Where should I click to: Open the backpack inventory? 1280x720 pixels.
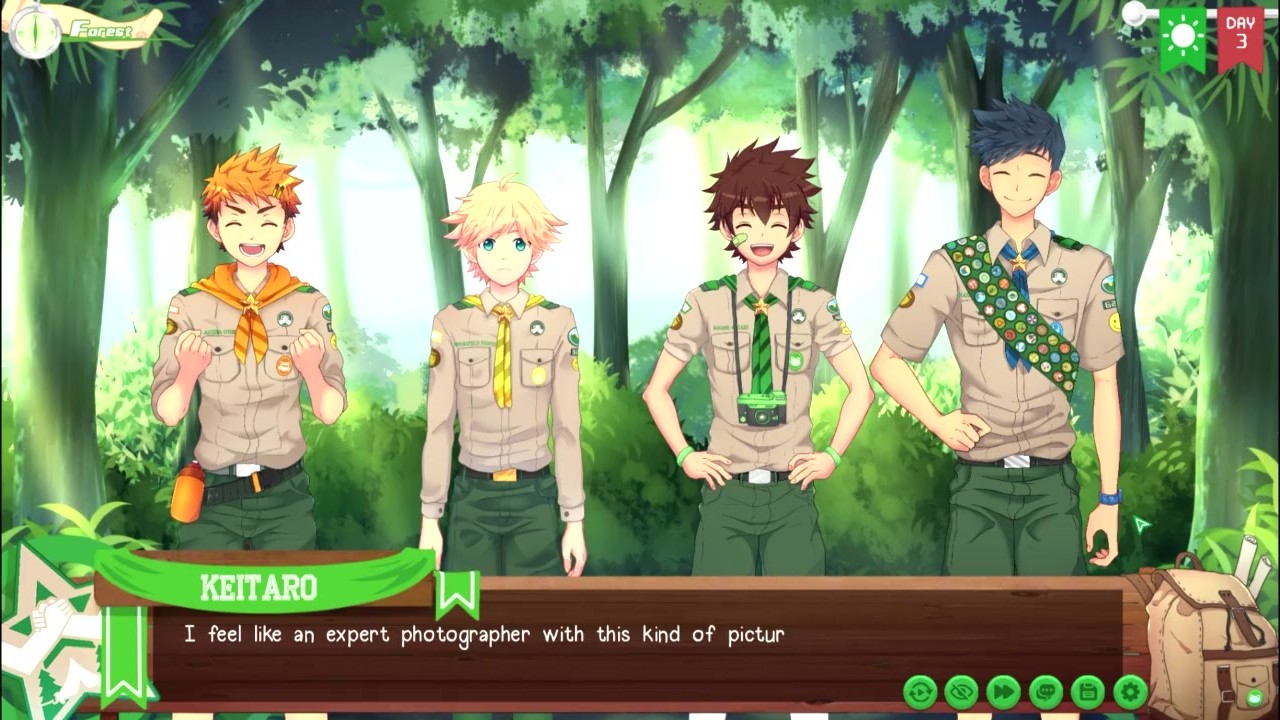pos(1210,640)
